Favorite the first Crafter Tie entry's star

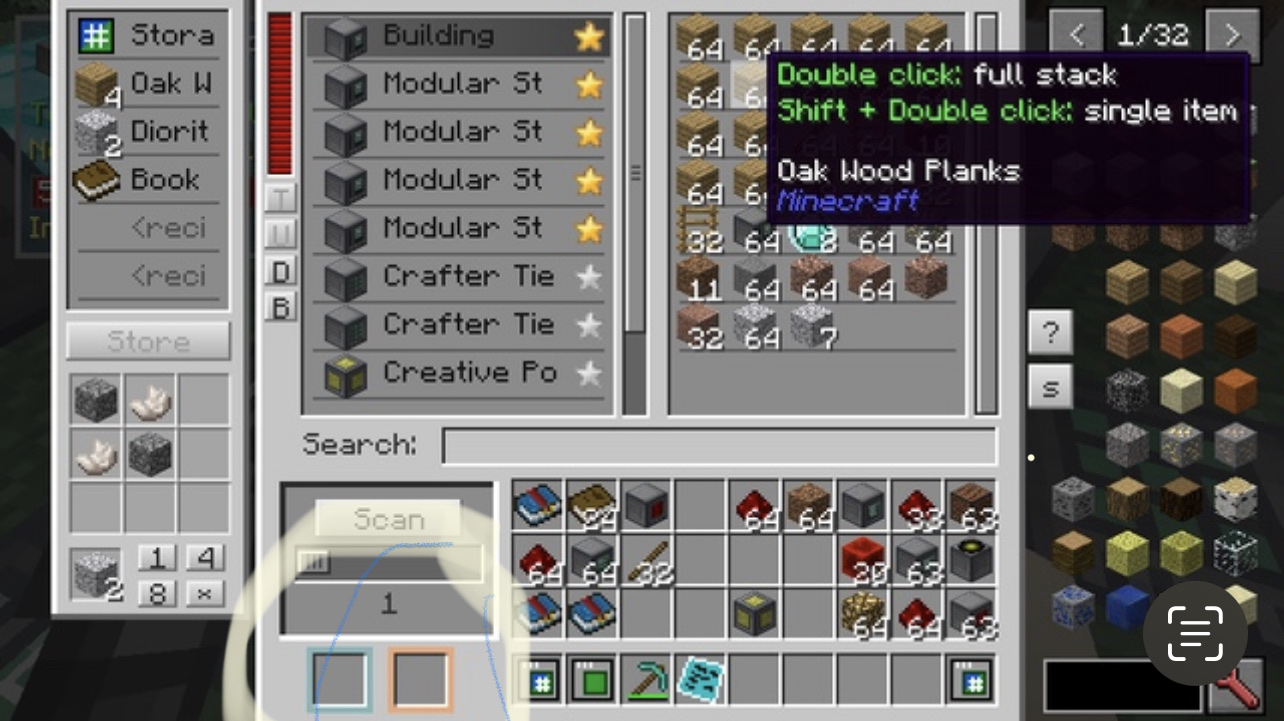point(589,276)
